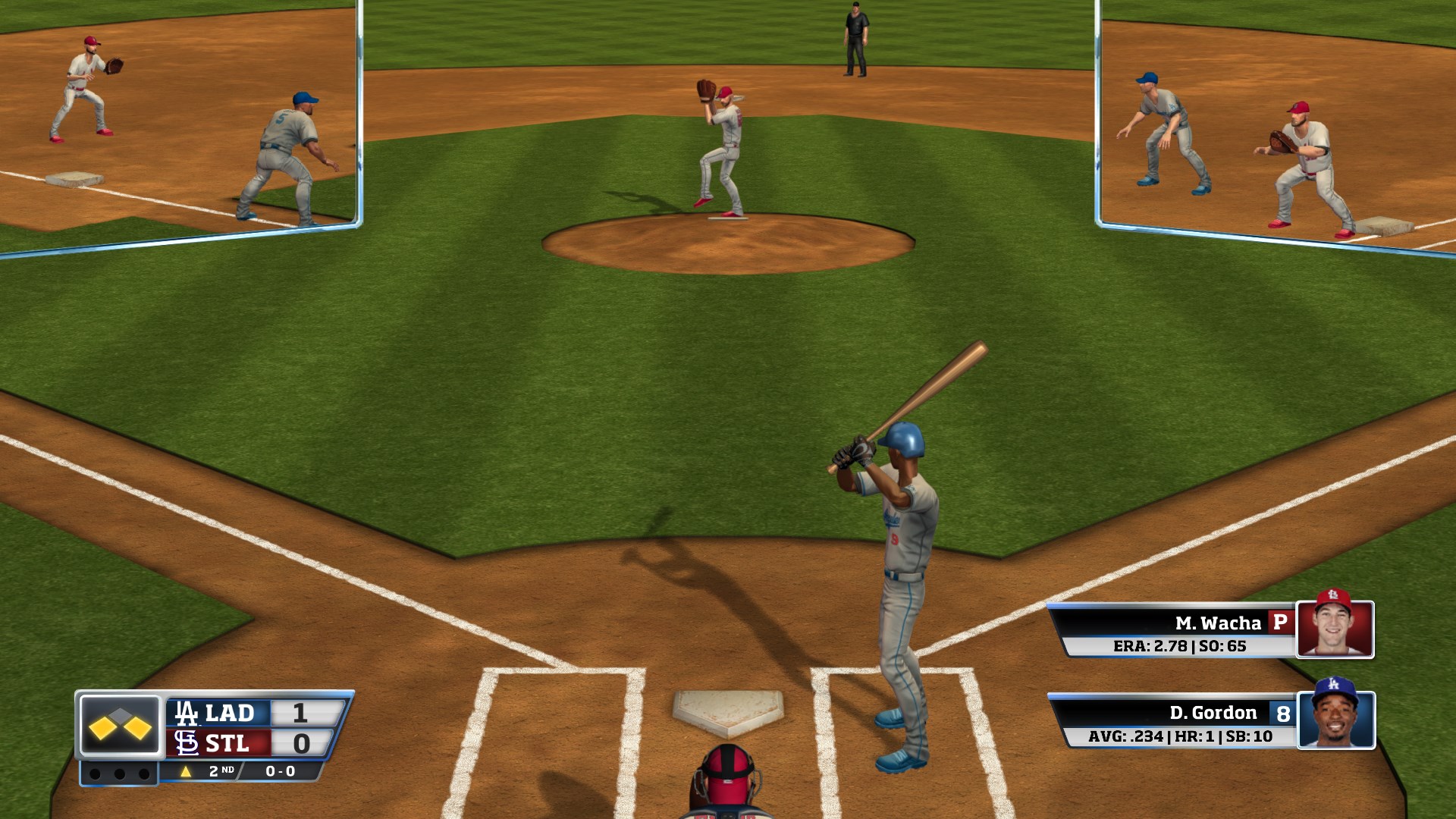The width and height of the screenshot is (1456, 819).
Task: Click the glowing first-base diamond indicator
Action: (137, 729)
